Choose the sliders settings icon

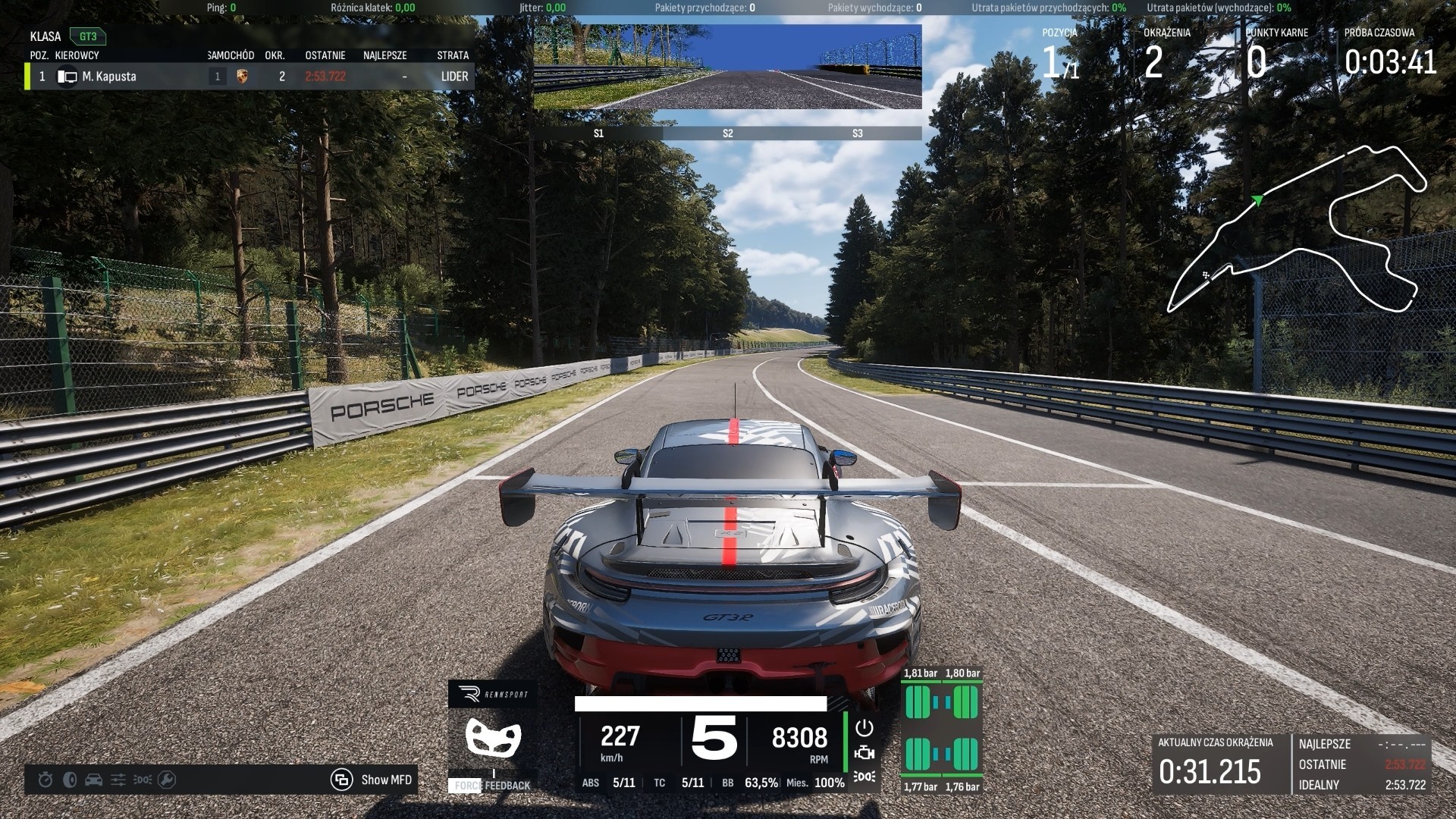coord(118,780)
